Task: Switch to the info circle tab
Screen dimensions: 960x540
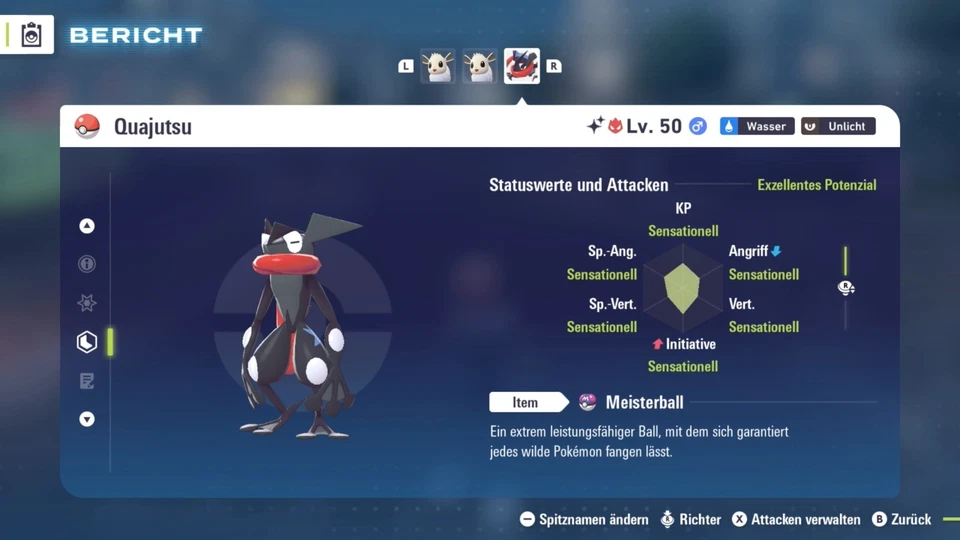Action: (x=87, y=264)
